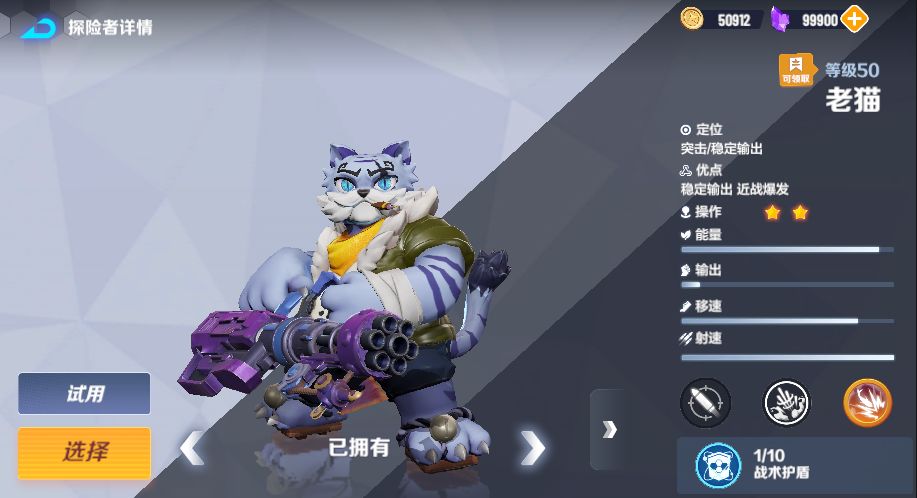Expand the side panel with double-chevron button
This screenshot has width=917, height=498.
(609, 429)
